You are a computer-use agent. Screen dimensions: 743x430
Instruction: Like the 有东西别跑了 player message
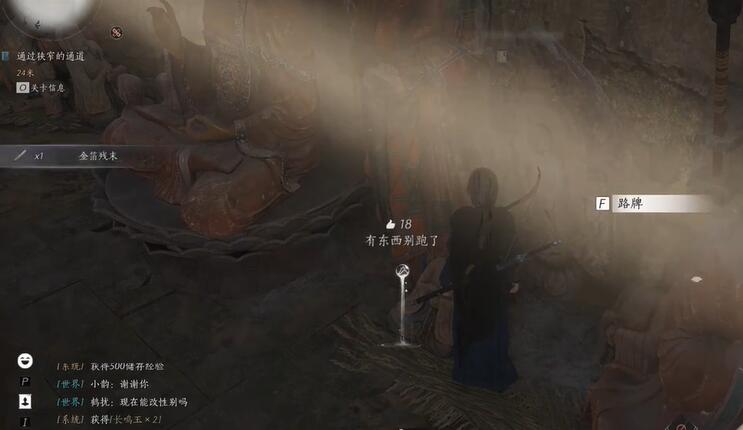click(391, 225)
